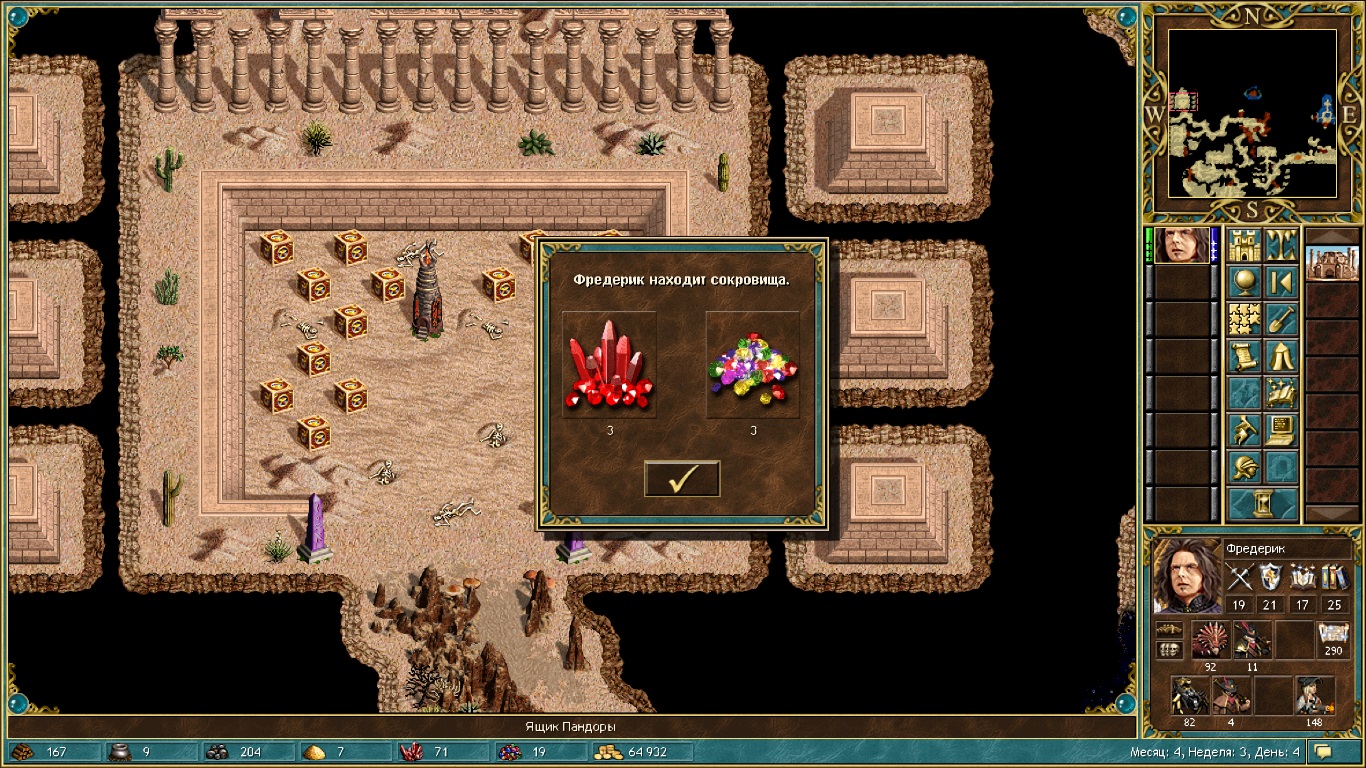Toggle the underground view button
The width and height of the screenshot is (1366, 768).
click(x=1282, y=245)
